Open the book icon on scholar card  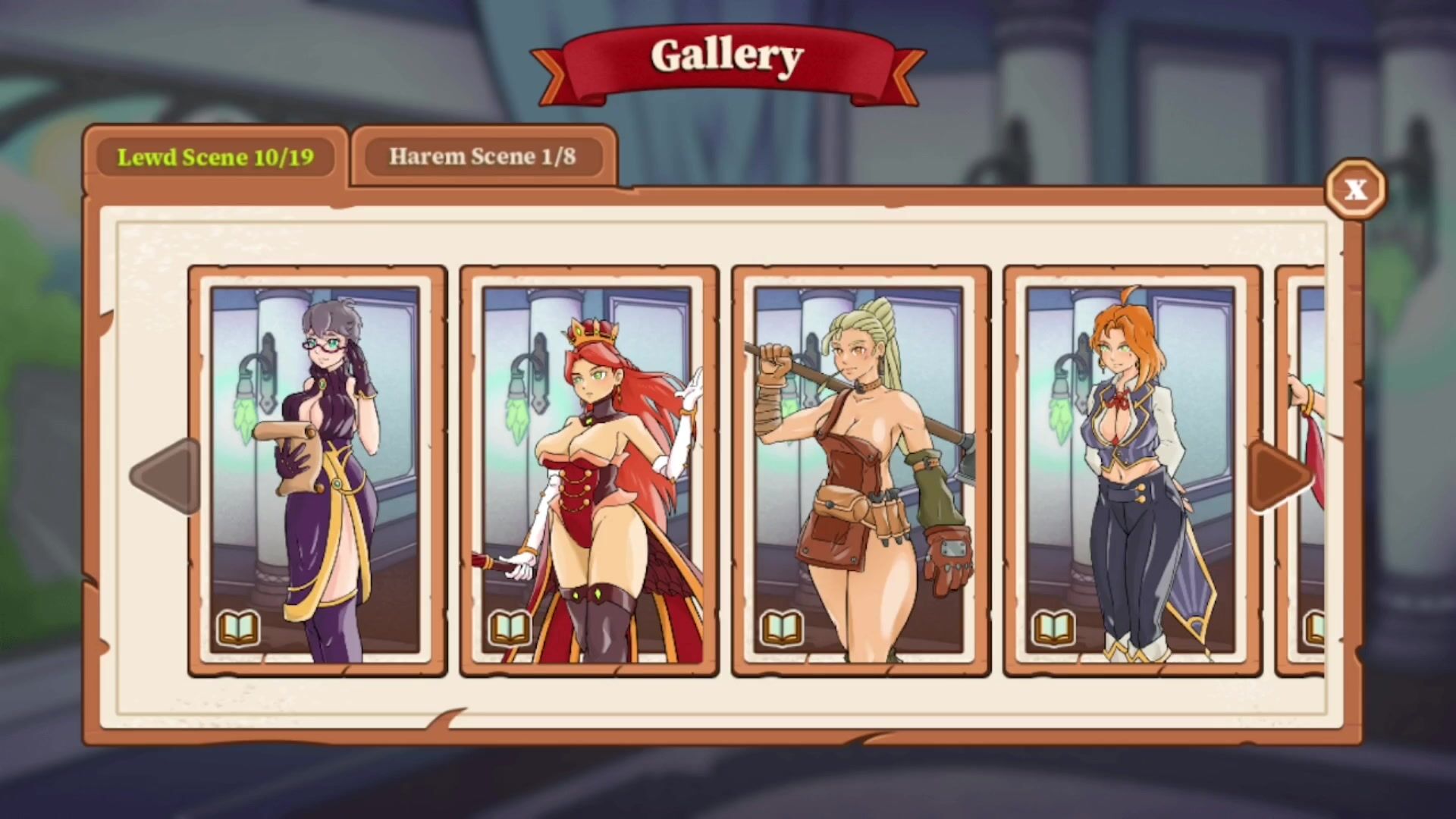(239, 628)
